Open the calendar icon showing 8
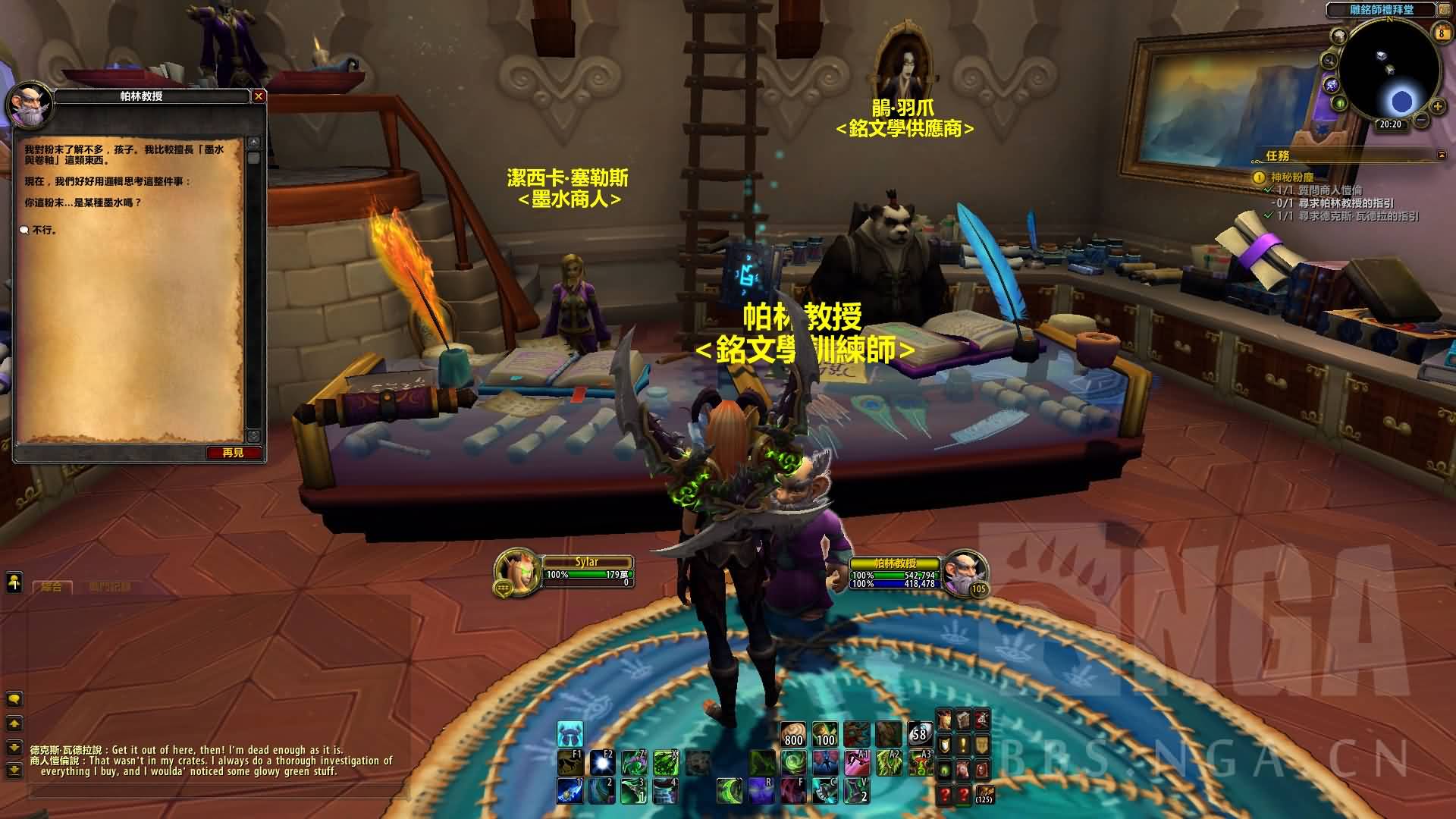Screen dimensions: 1456x819 click(x=1441, y=32)
